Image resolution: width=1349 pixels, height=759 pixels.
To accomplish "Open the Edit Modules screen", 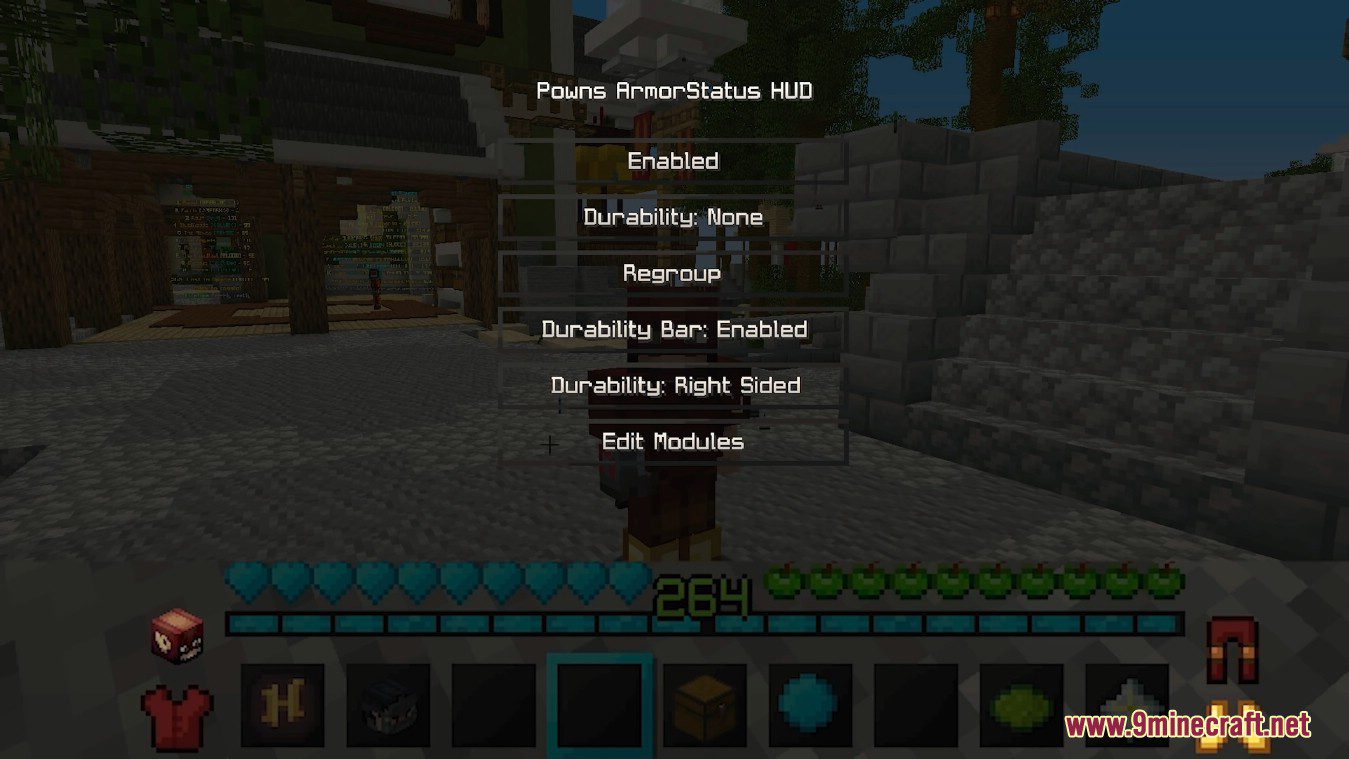I will point(672,441).
